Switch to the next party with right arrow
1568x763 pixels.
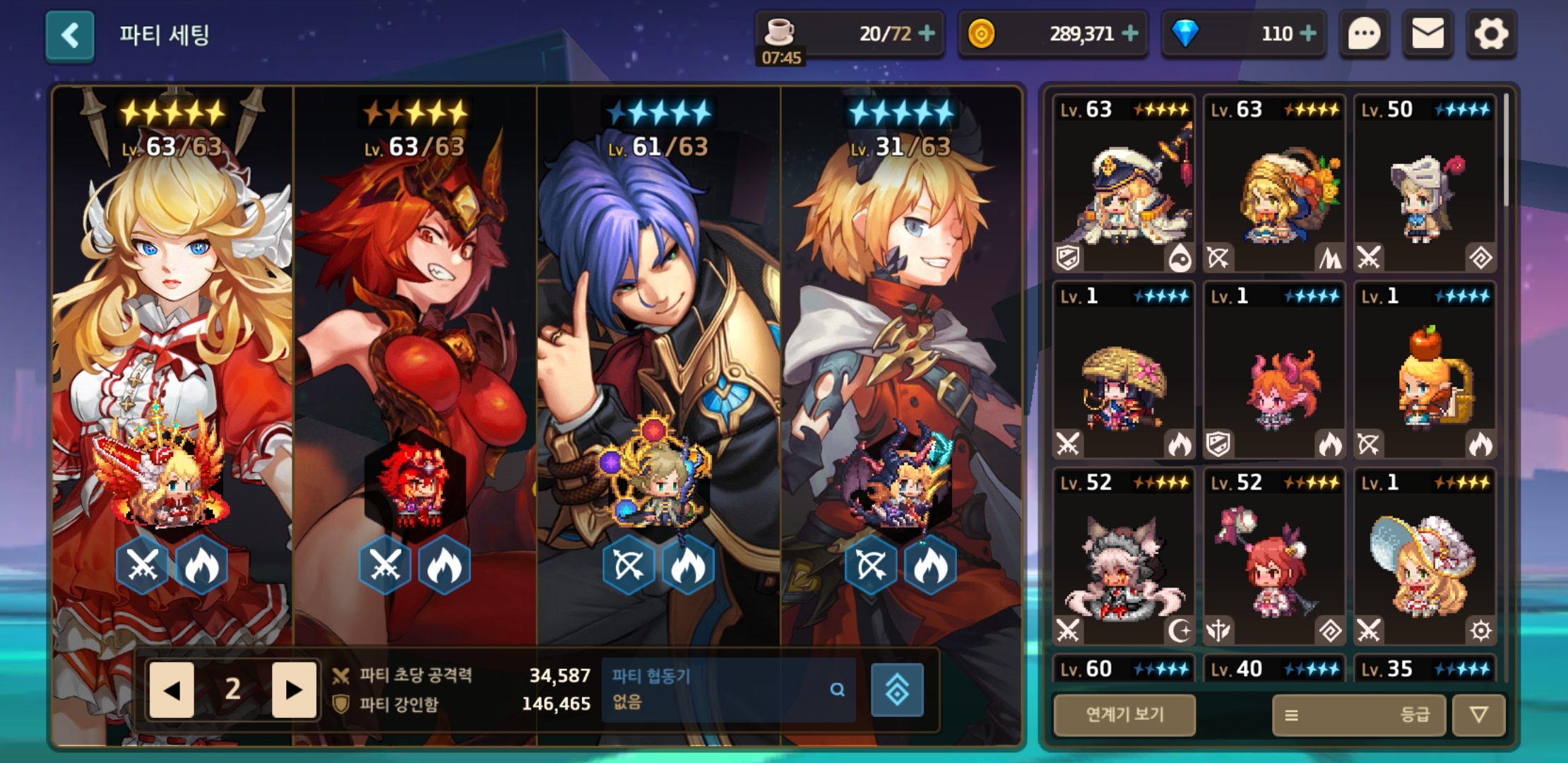coord(294,690)
